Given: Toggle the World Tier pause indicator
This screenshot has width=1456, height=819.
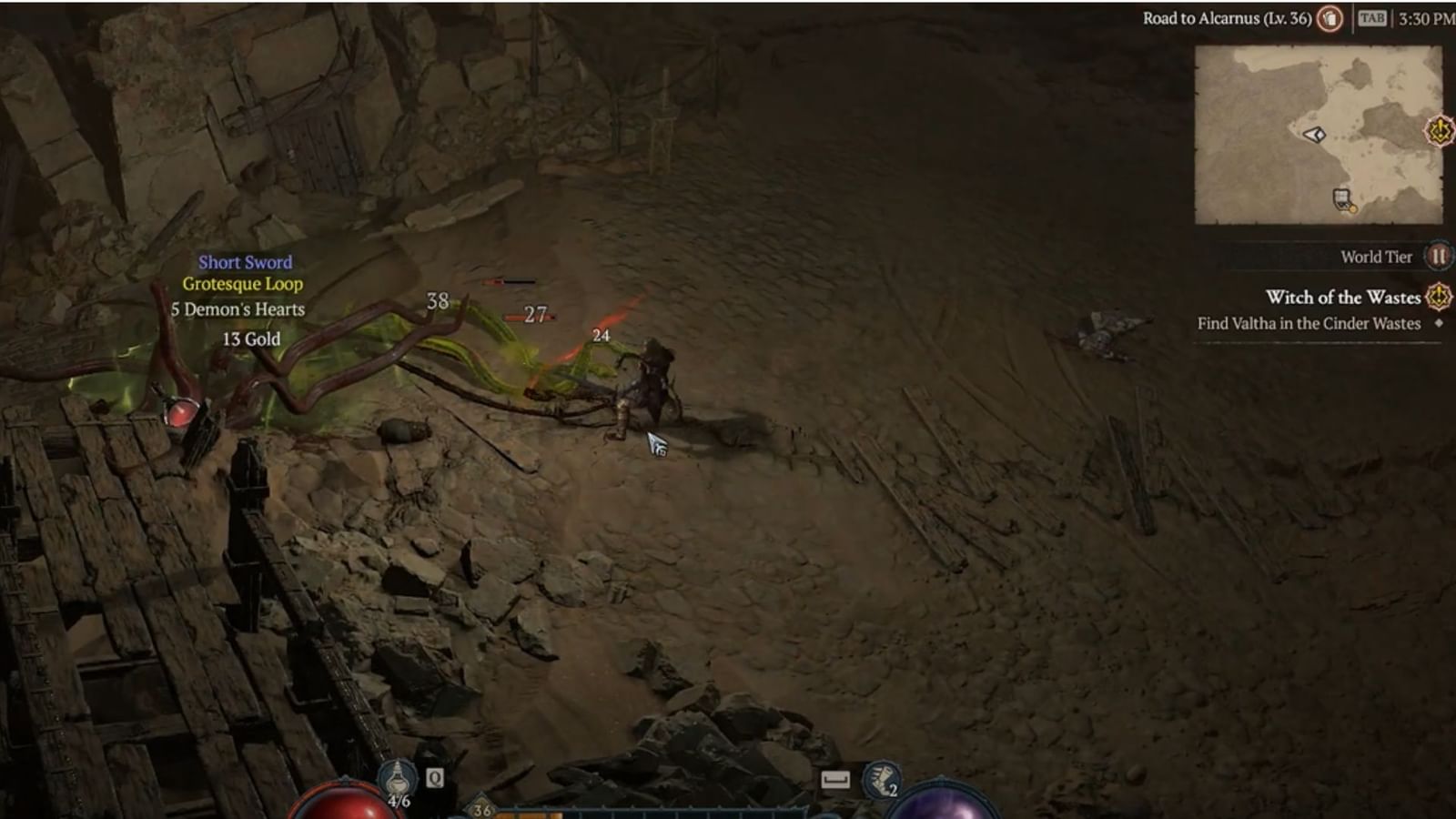Looking at the screenshot, I should (x=1438, y=256).
